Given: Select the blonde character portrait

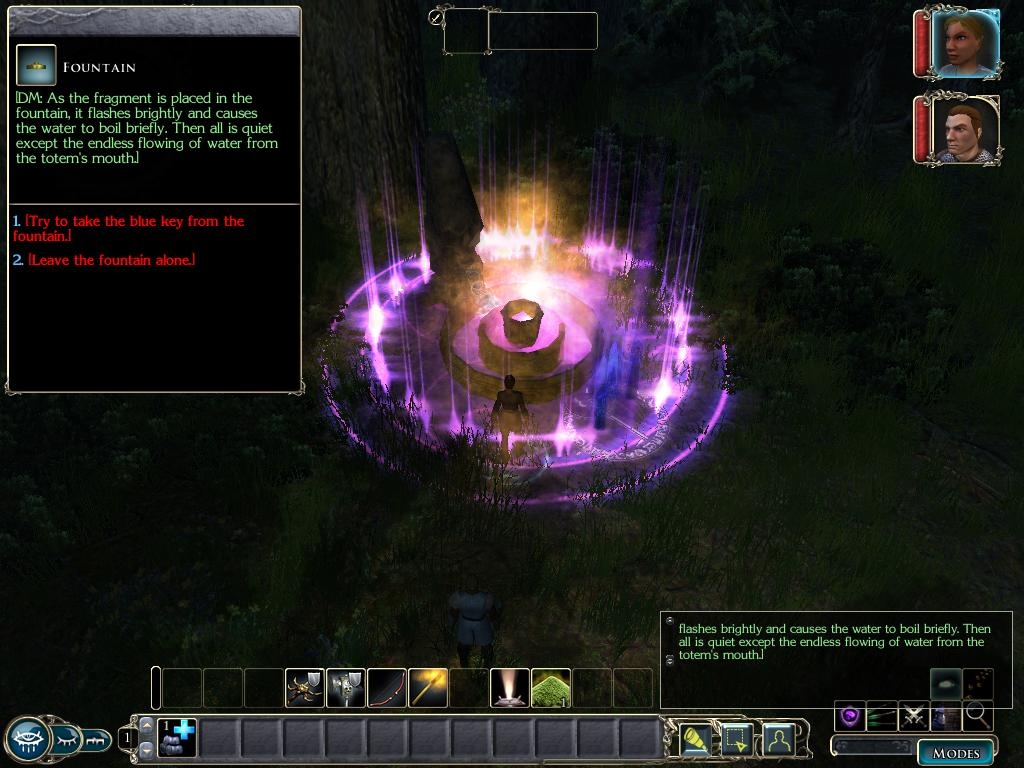Looking at the screenshot, I should coord(964,43).
